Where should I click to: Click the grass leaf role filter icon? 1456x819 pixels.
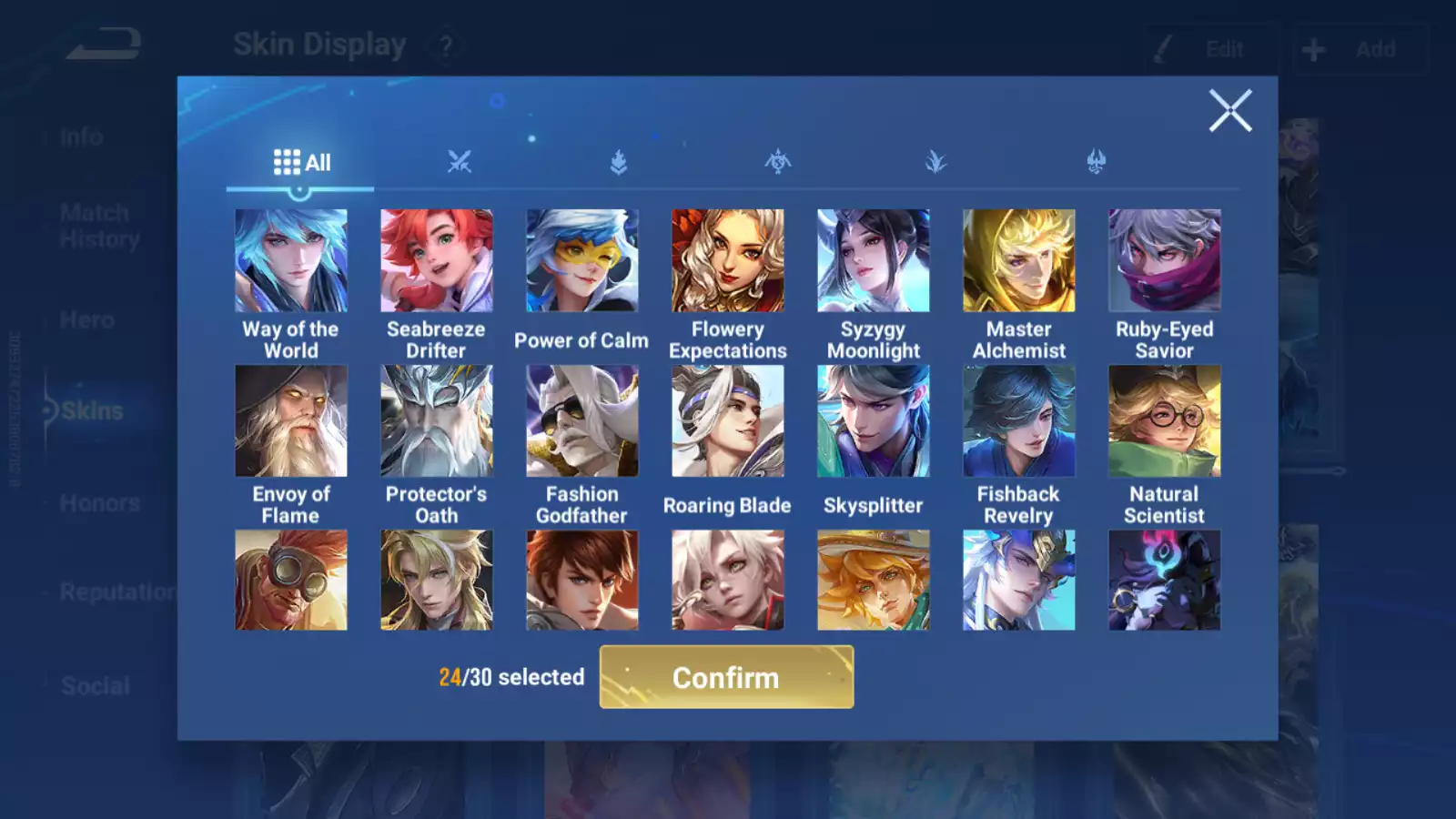coord(935,160)
